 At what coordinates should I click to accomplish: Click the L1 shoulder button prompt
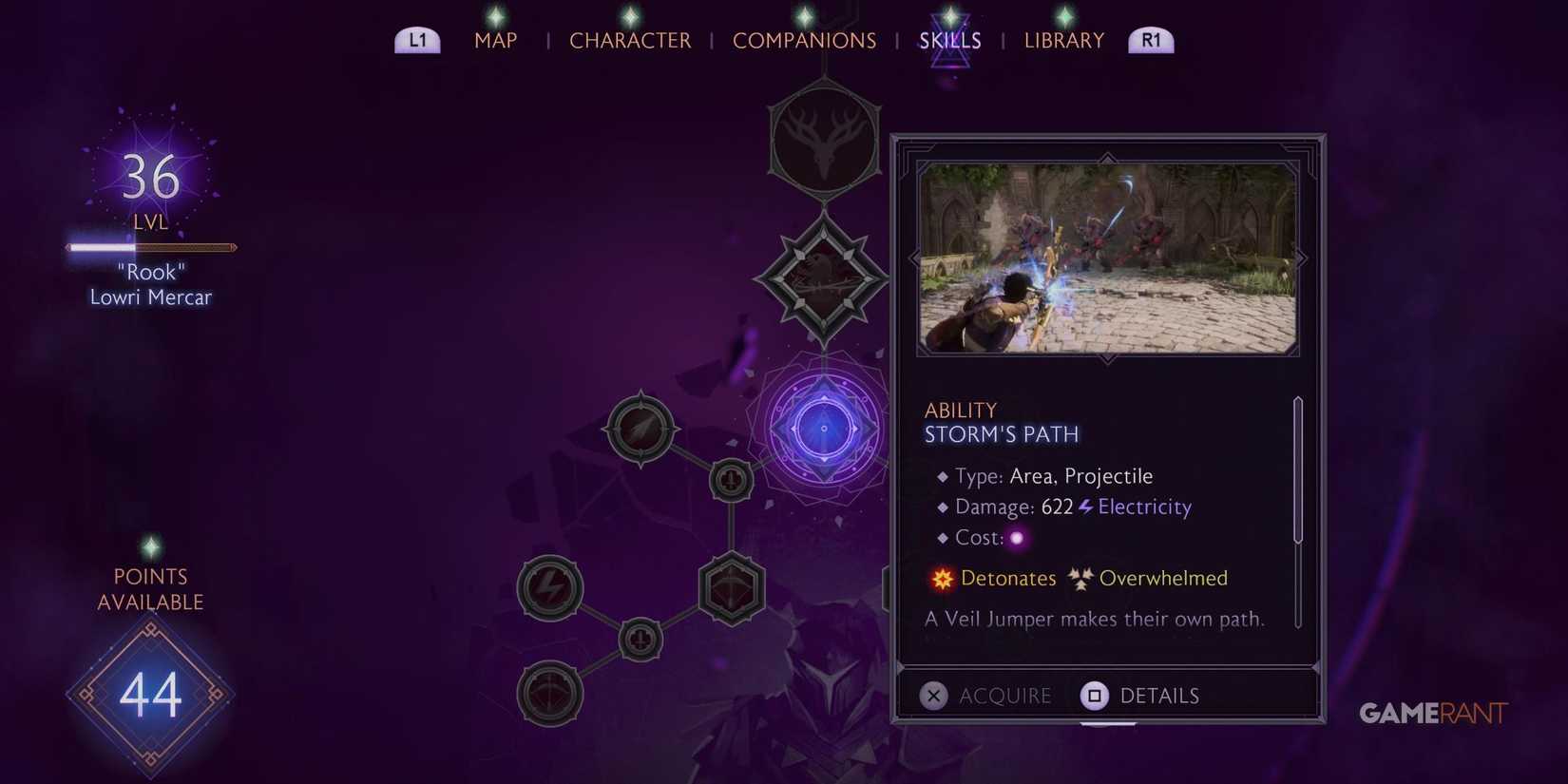point(416,40)
